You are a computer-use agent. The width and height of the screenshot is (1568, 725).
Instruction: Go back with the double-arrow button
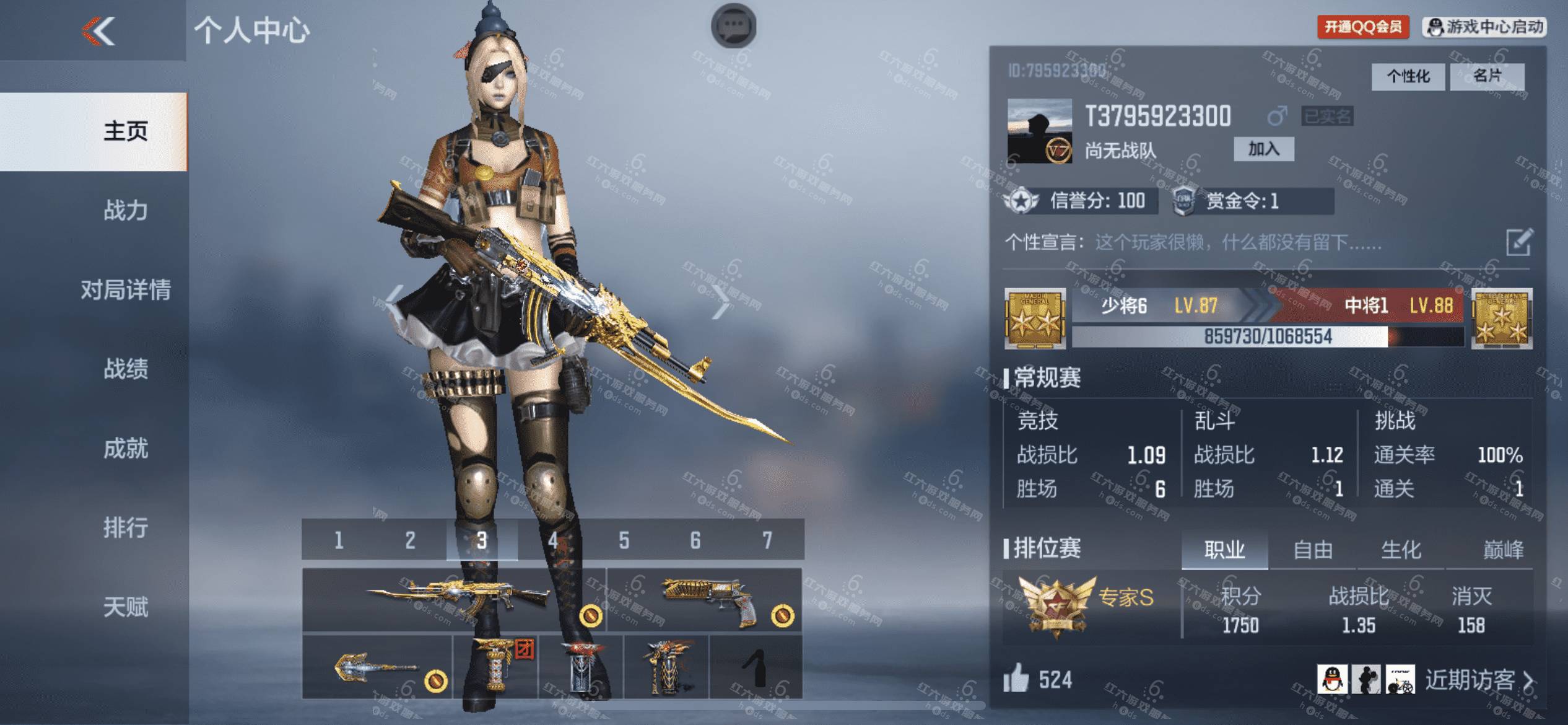(x=99, y=31)
